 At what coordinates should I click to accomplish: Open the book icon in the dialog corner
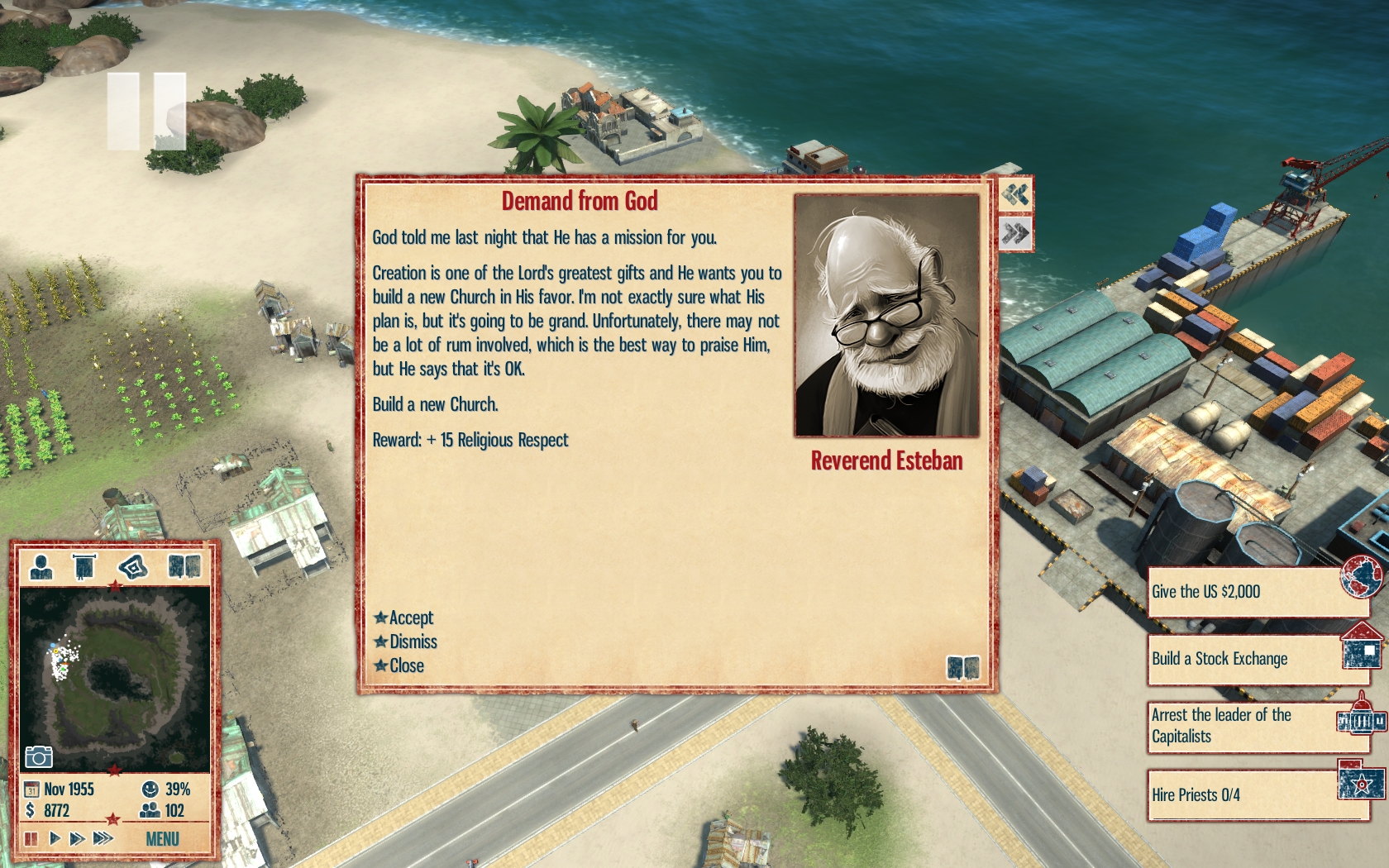tap(962, 667)
